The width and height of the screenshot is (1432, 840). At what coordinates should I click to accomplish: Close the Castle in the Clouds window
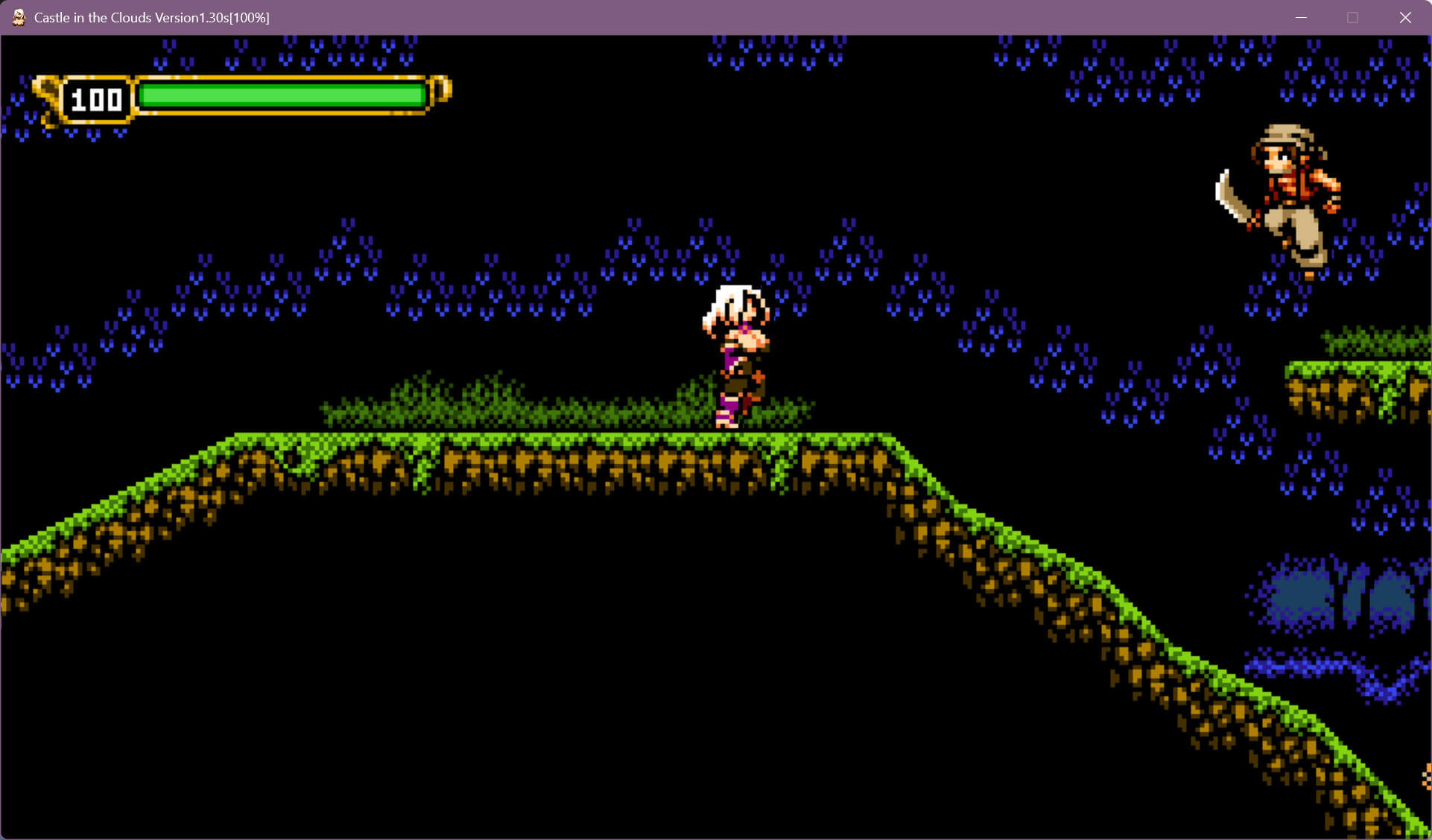[x=1404, y=17]
